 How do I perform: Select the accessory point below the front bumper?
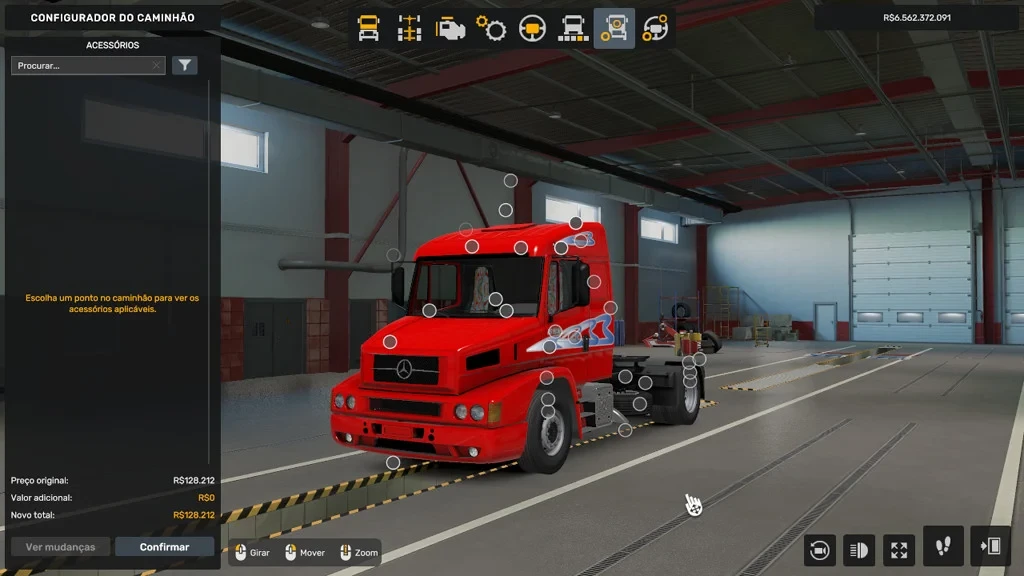[x=393, y=462]
